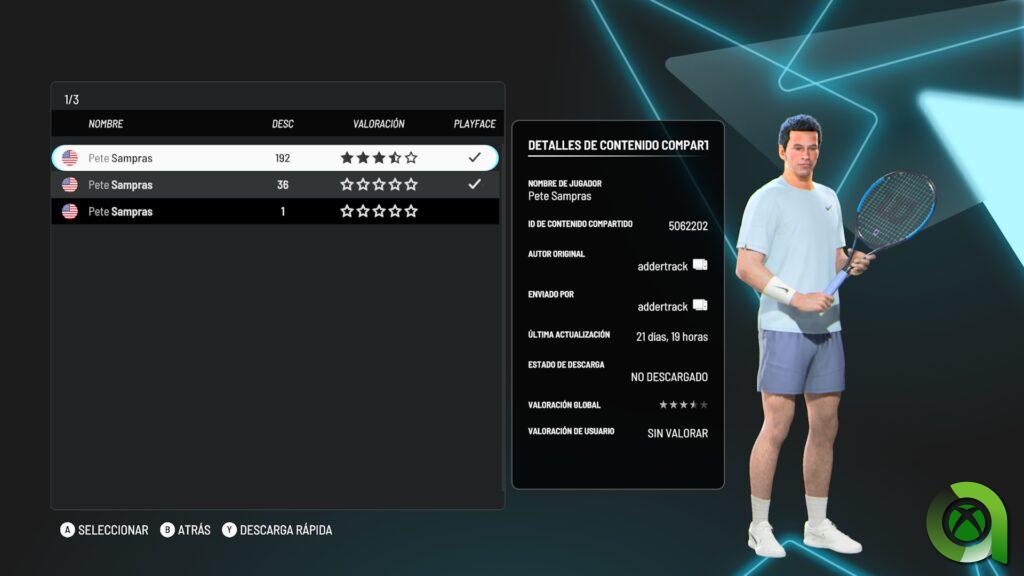Screen dimensions: 1024x576
Task: Sort list by the NOMBRE column header
Action: click(106, 124)
